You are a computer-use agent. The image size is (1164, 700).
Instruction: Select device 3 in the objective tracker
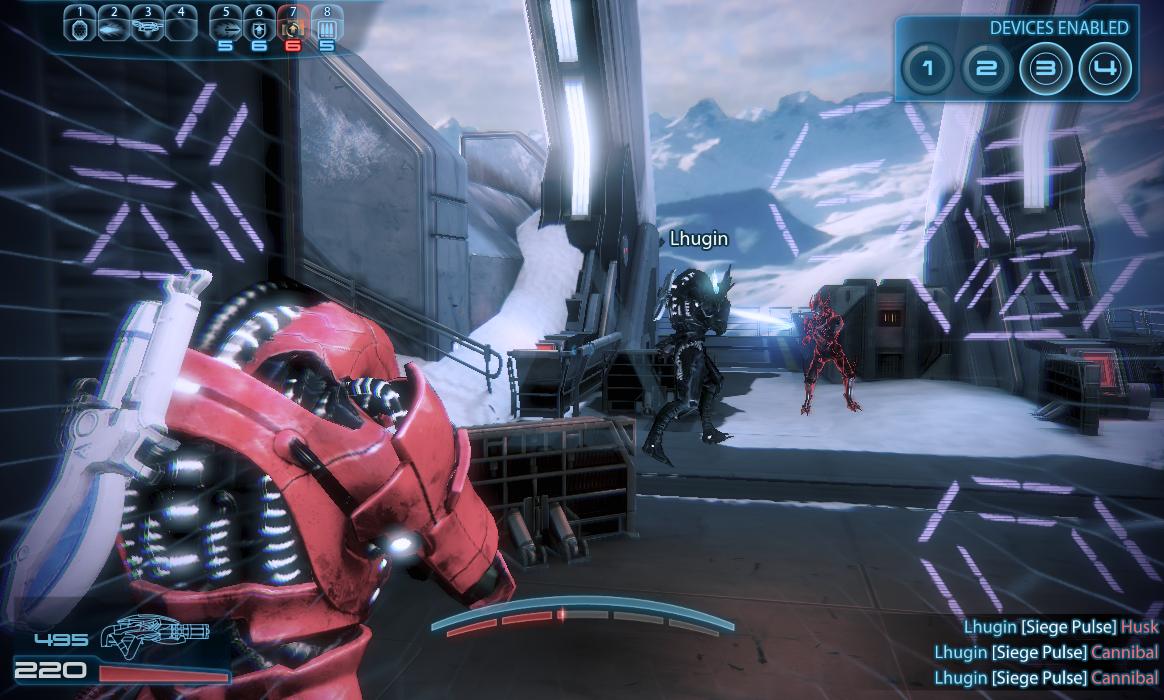tap(1046, 69)
